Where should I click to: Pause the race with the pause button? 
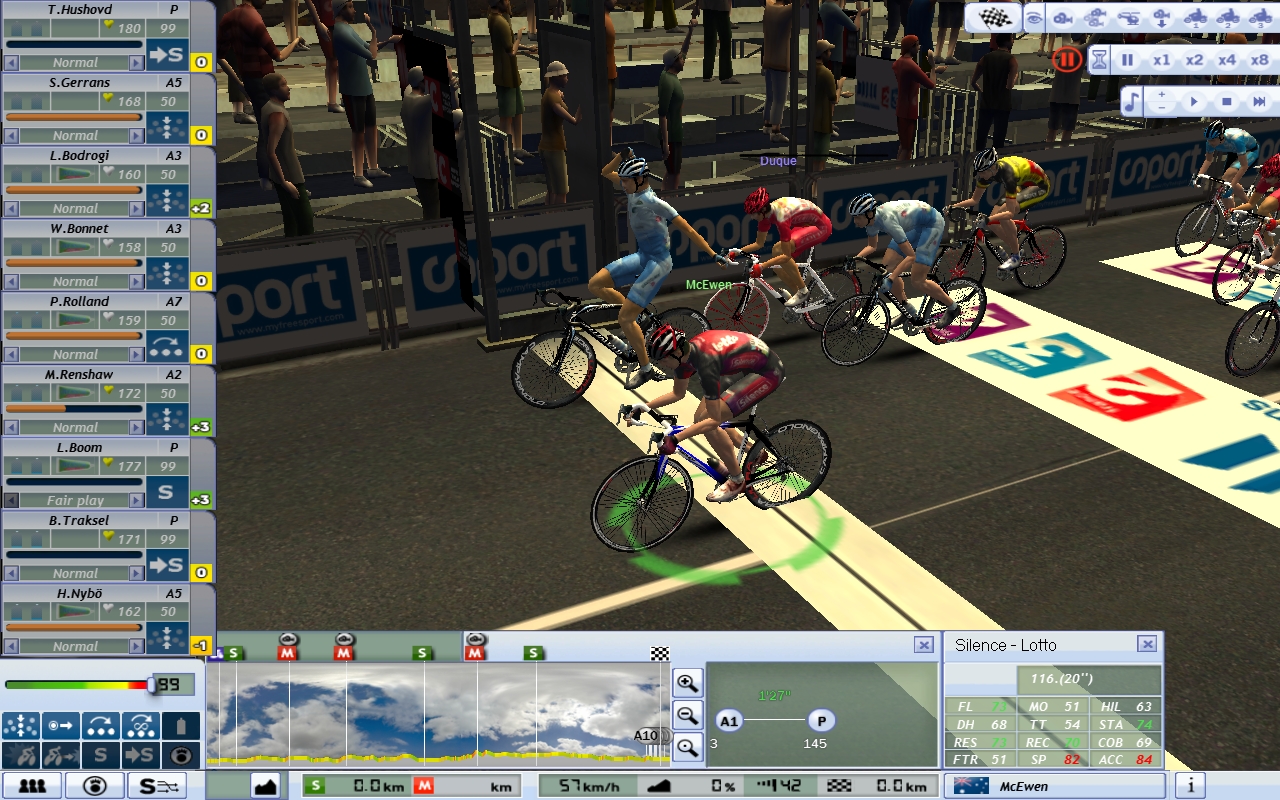coord(1127,60)
